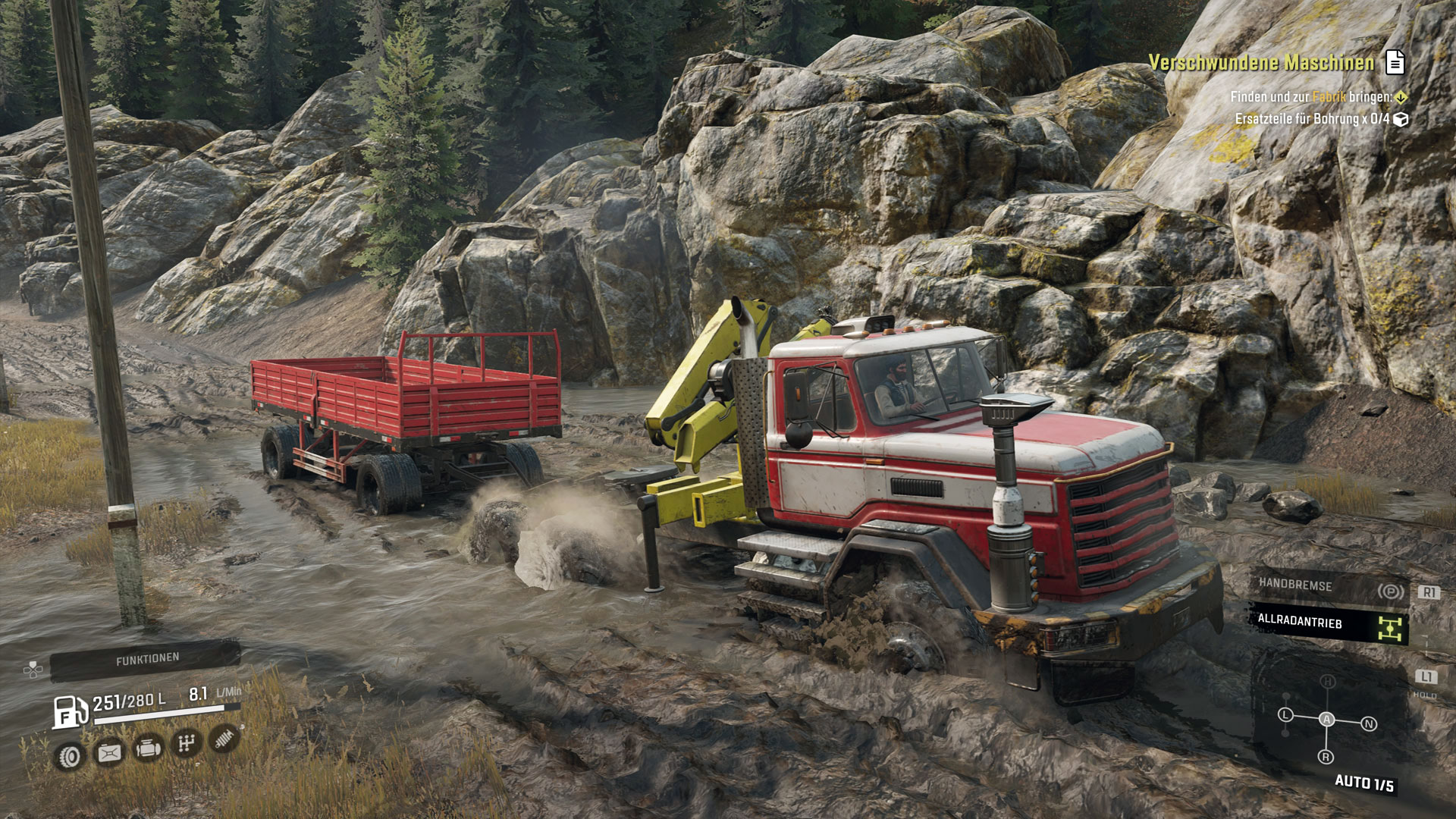Image resolution: width=1456 pixels, height=819 pixels.
Task: Select the suspension spring status icon
Action: tap(224, 737)
